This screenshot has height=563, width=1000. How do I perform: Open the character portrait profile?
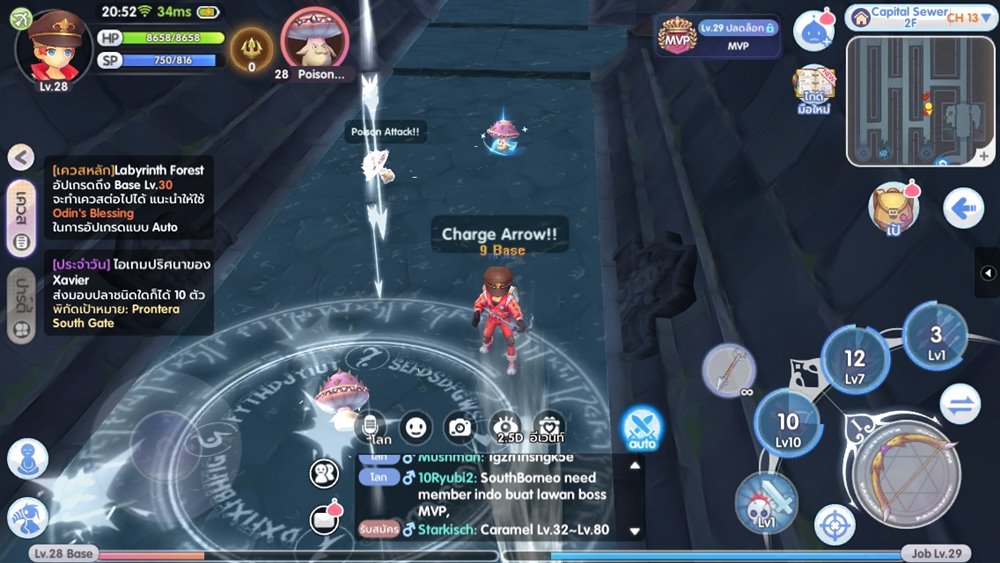[x=54, y=48]
